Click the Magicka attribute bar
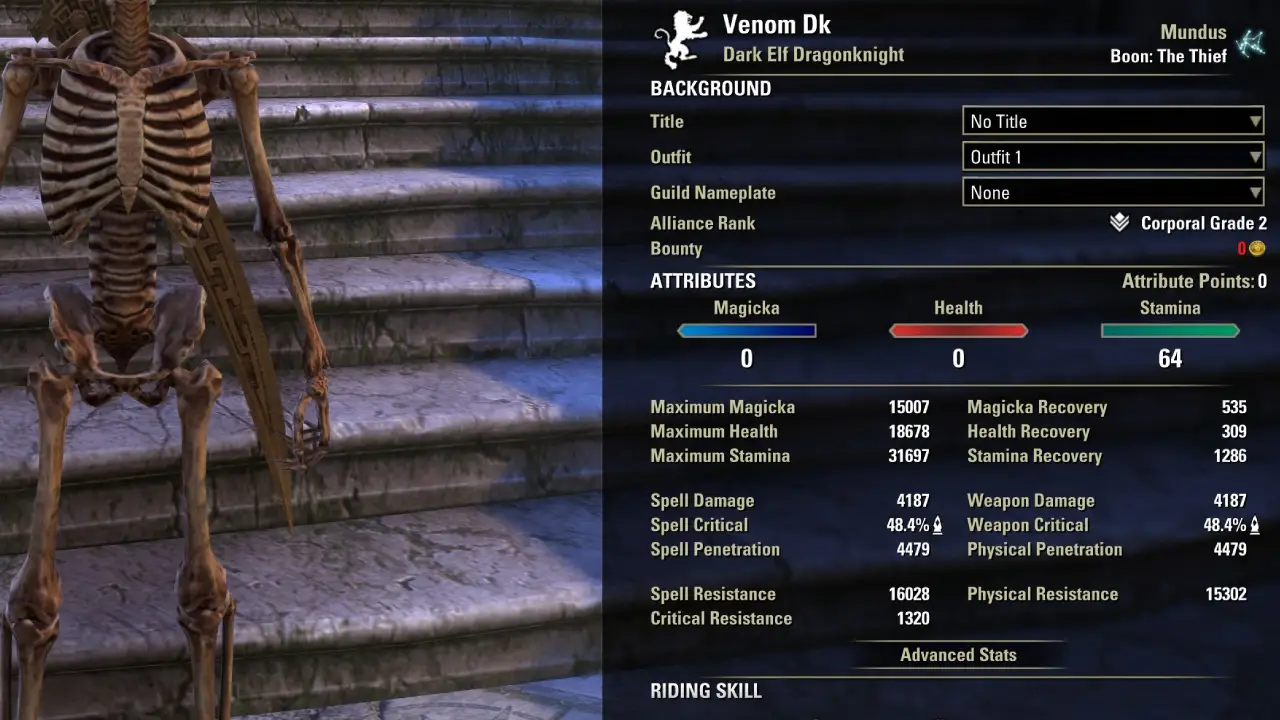 tap(746, 331)
